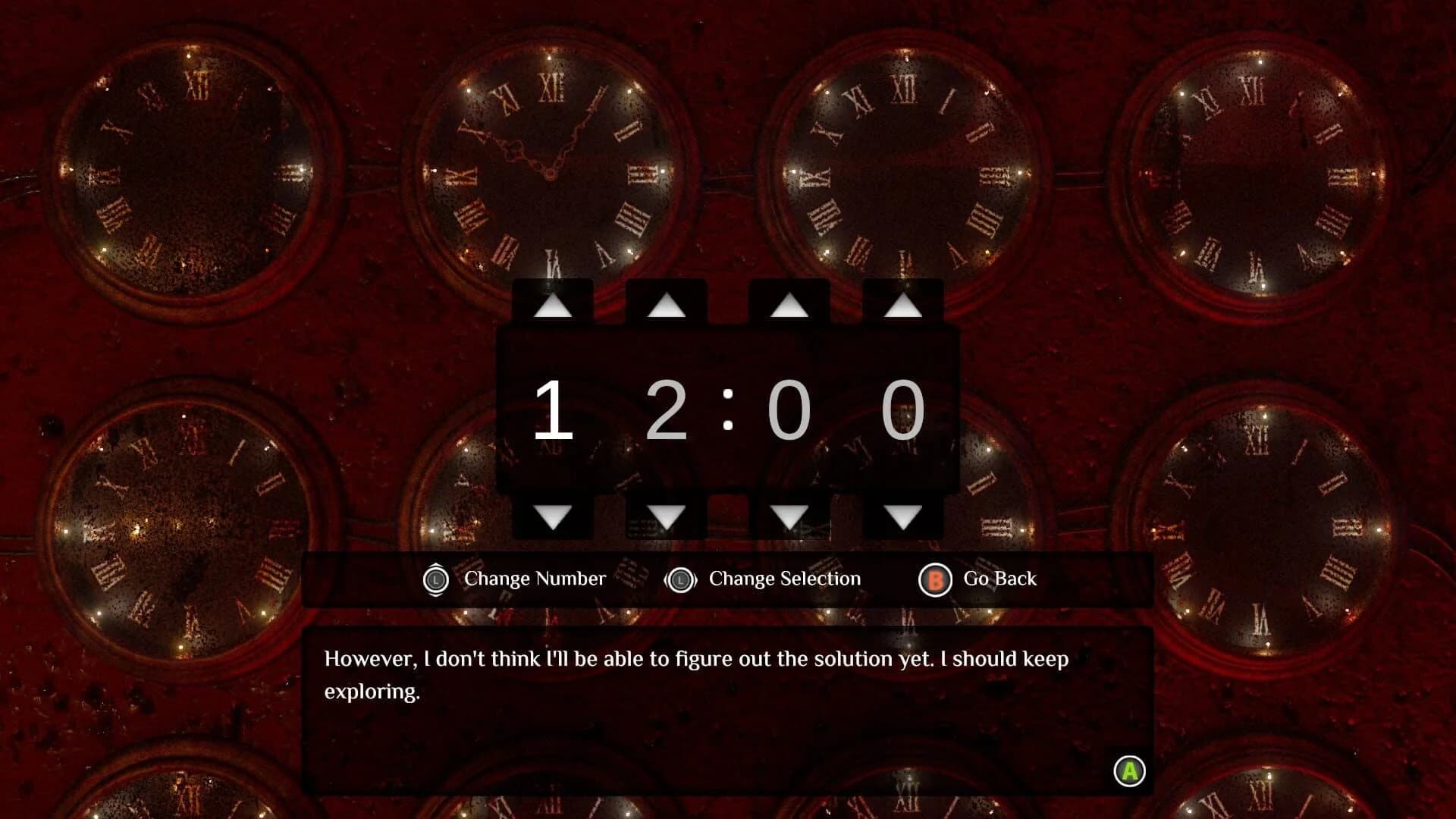1456x819 pixels.
Task: Click the left stick Change Number icon
Action: [x=438, y=579]
